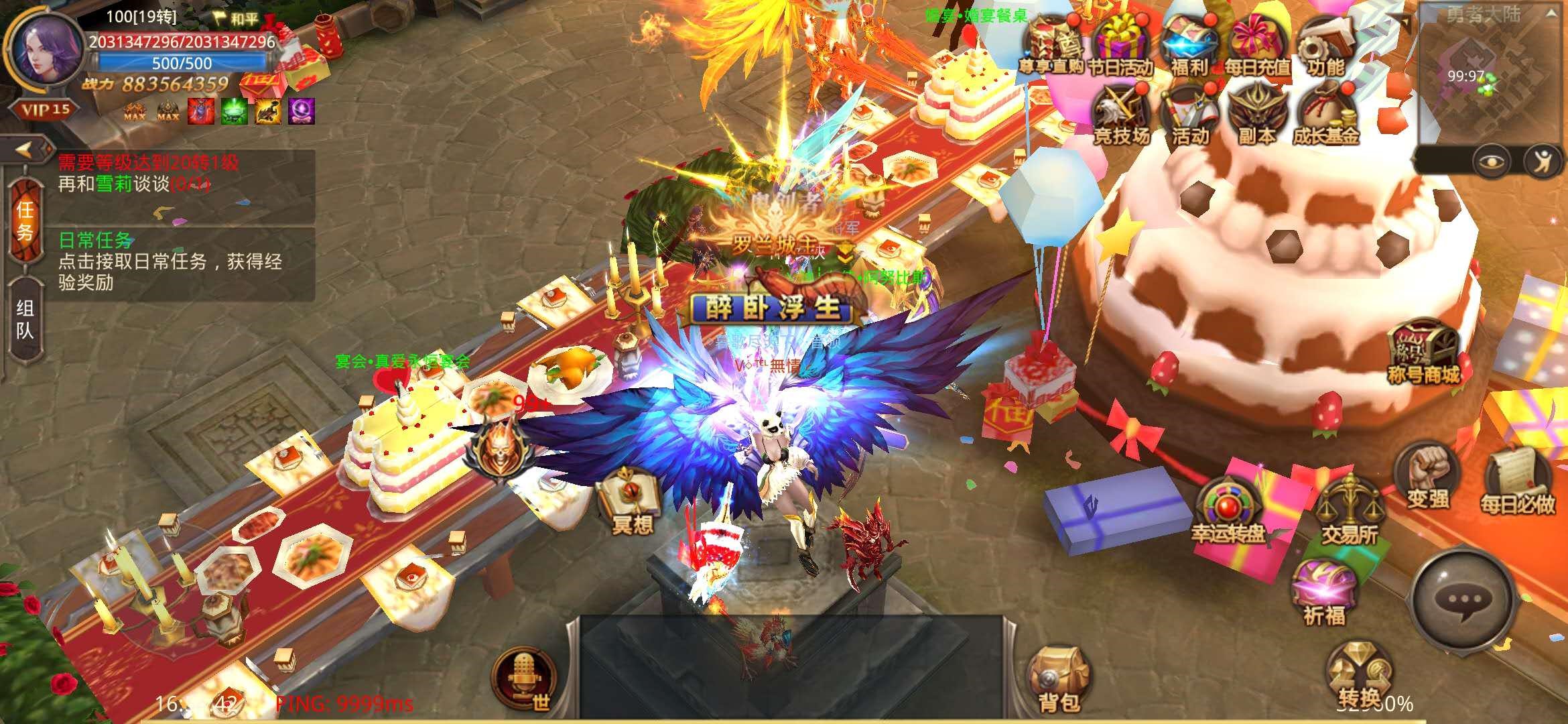The image size is (1568, 724).
Task: Open the 节日活动 gift box icon
Action: 1120,44
